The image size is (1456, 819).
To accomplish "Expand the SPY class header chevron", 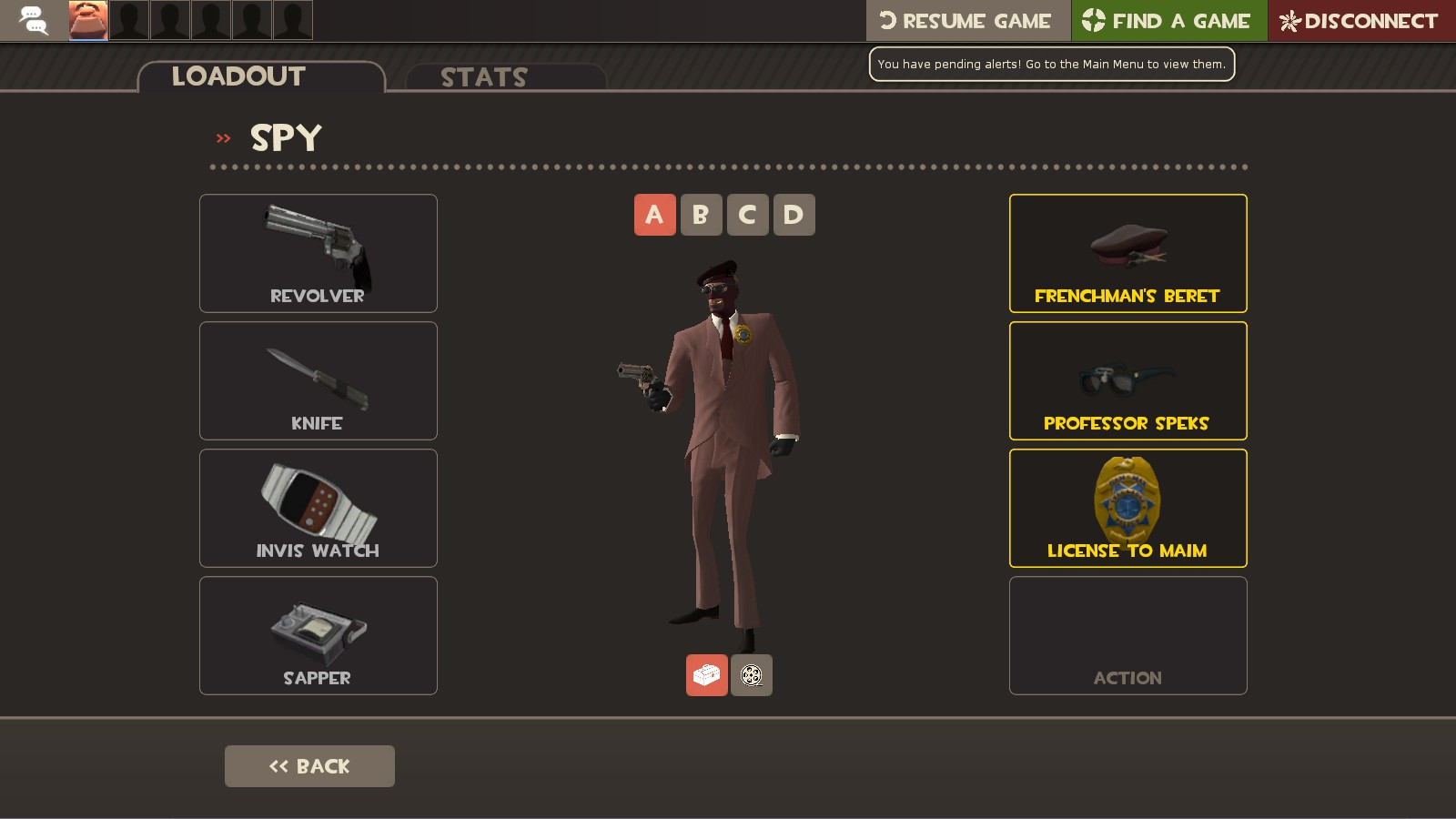I will pyautogui.click(x=221, y=137).
